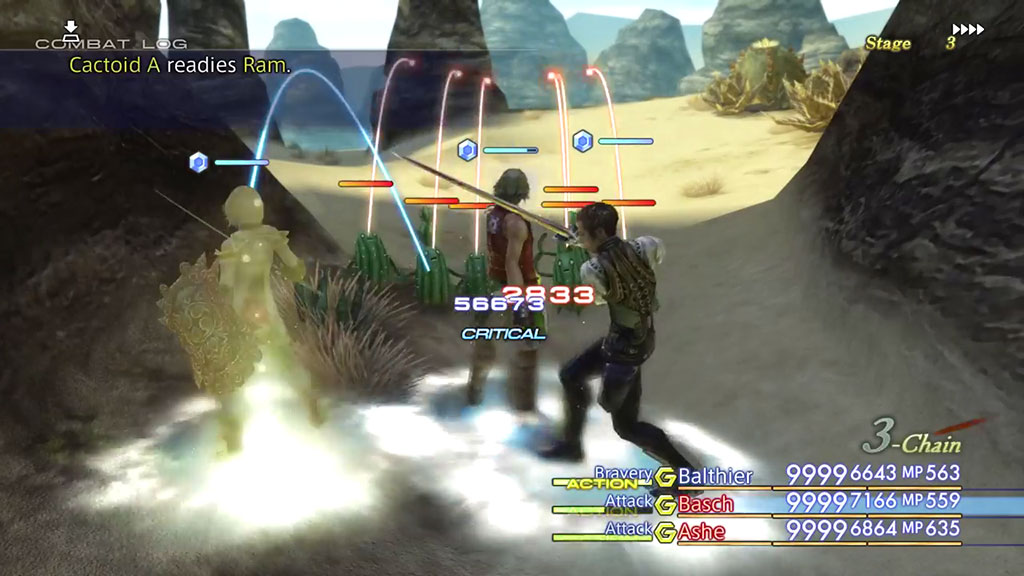Click Balthier's gambit G icon

[665, 476]
